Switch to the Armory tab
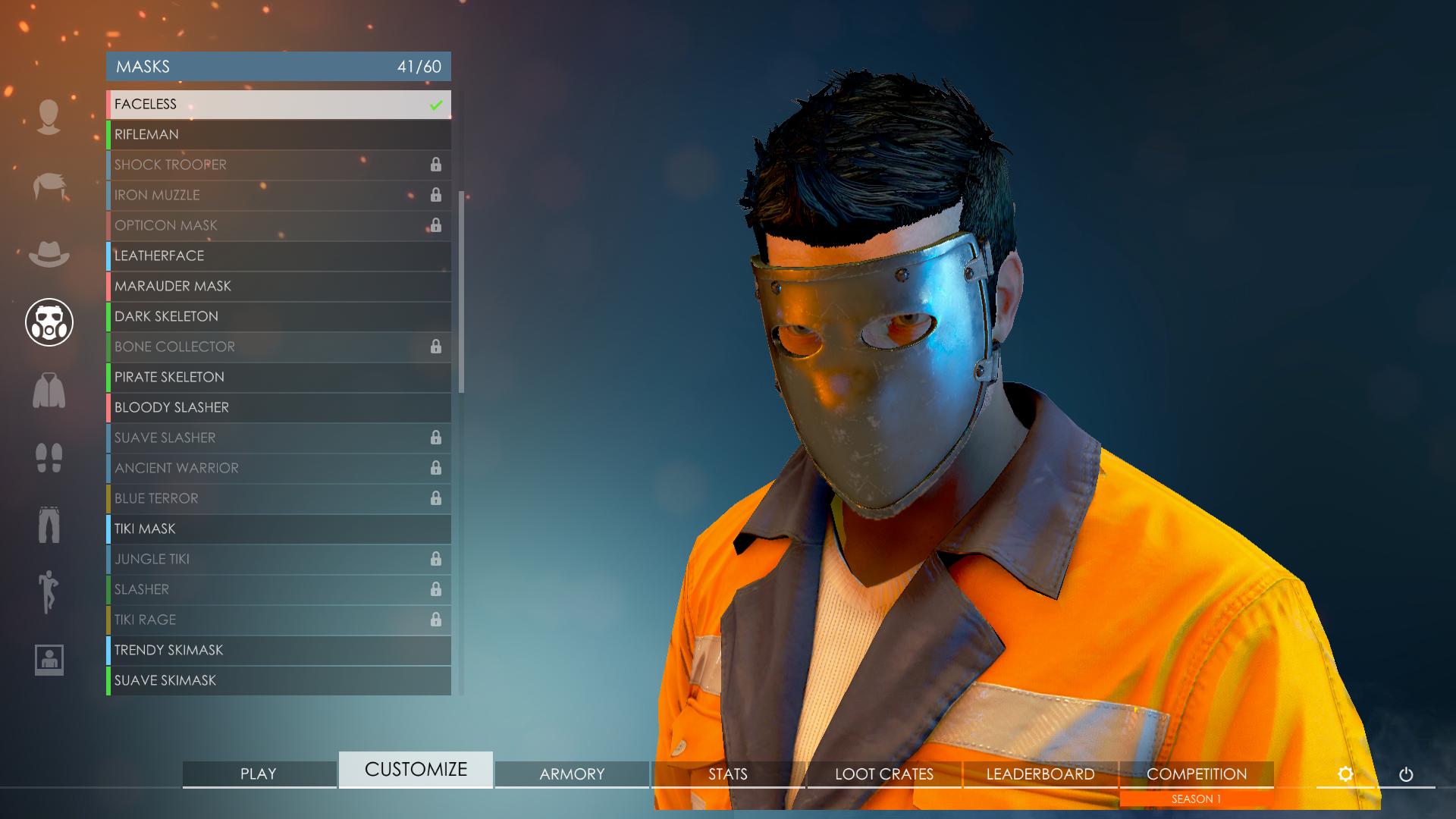This screenshot has height=819, width=1456. tap(571, 774)
